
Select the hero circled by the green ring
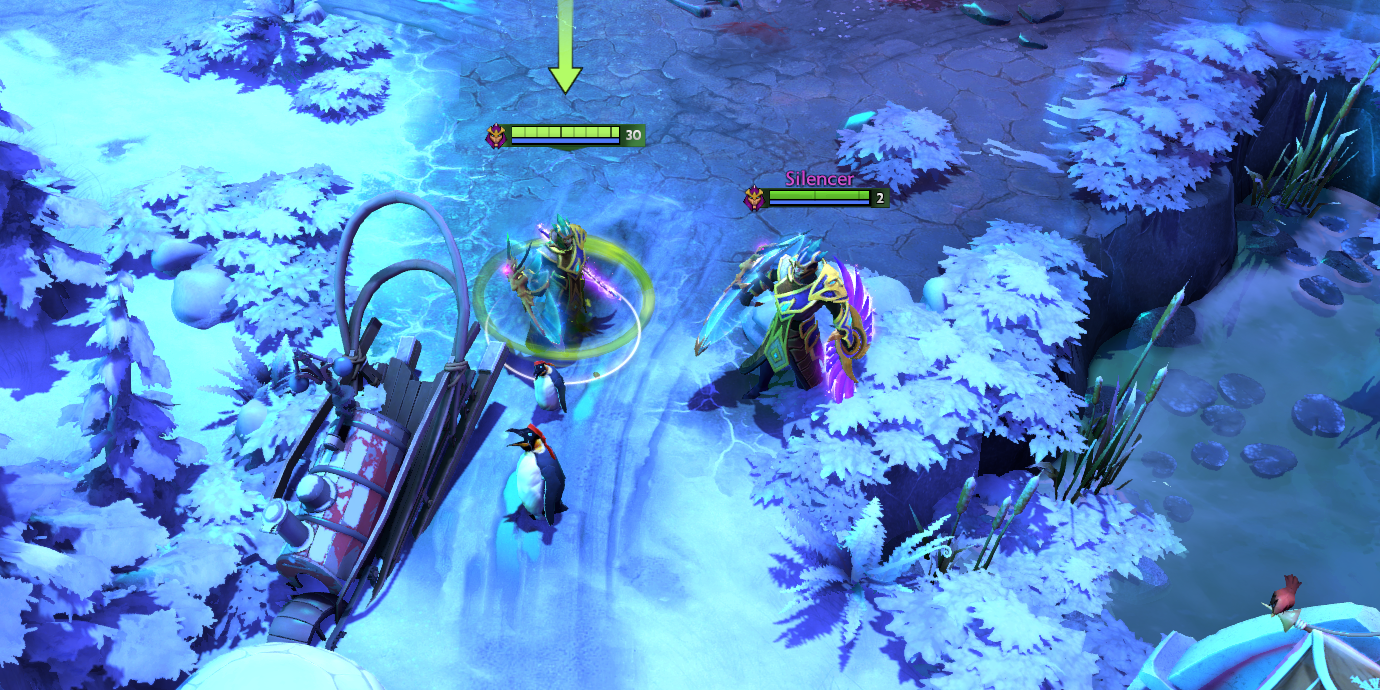click(560, 290)
